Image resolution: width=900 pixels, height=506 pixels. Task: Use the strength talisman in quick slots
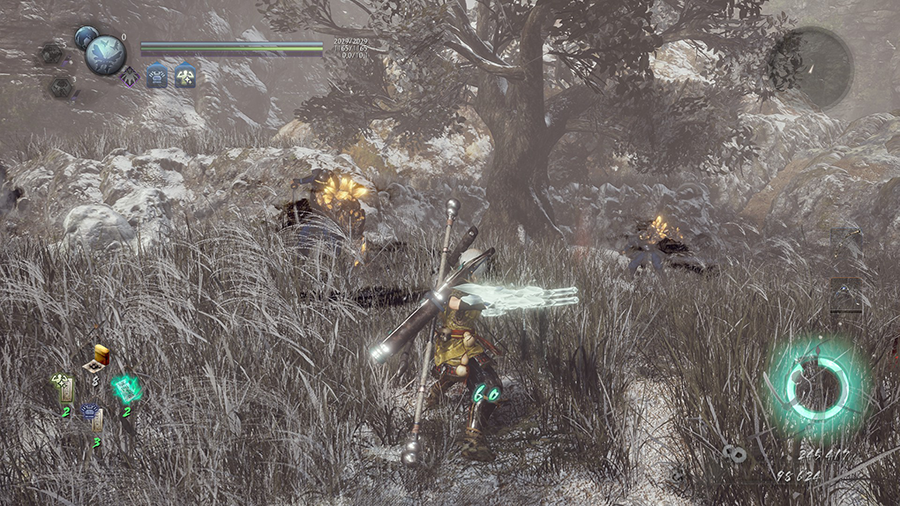pos(63,388)
